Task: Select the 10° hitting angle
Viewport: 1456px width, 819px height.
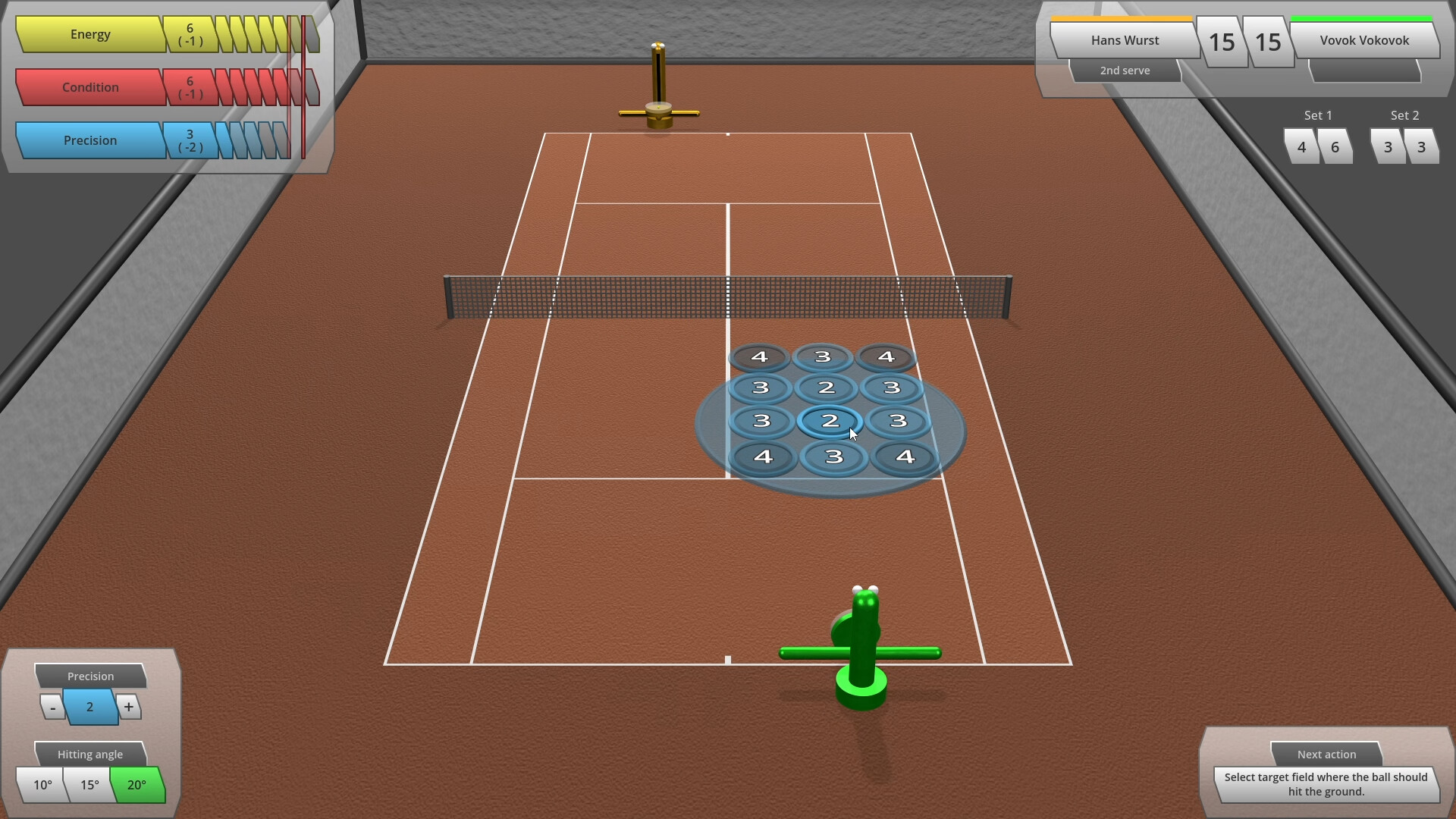Action: tap(42, 786)
